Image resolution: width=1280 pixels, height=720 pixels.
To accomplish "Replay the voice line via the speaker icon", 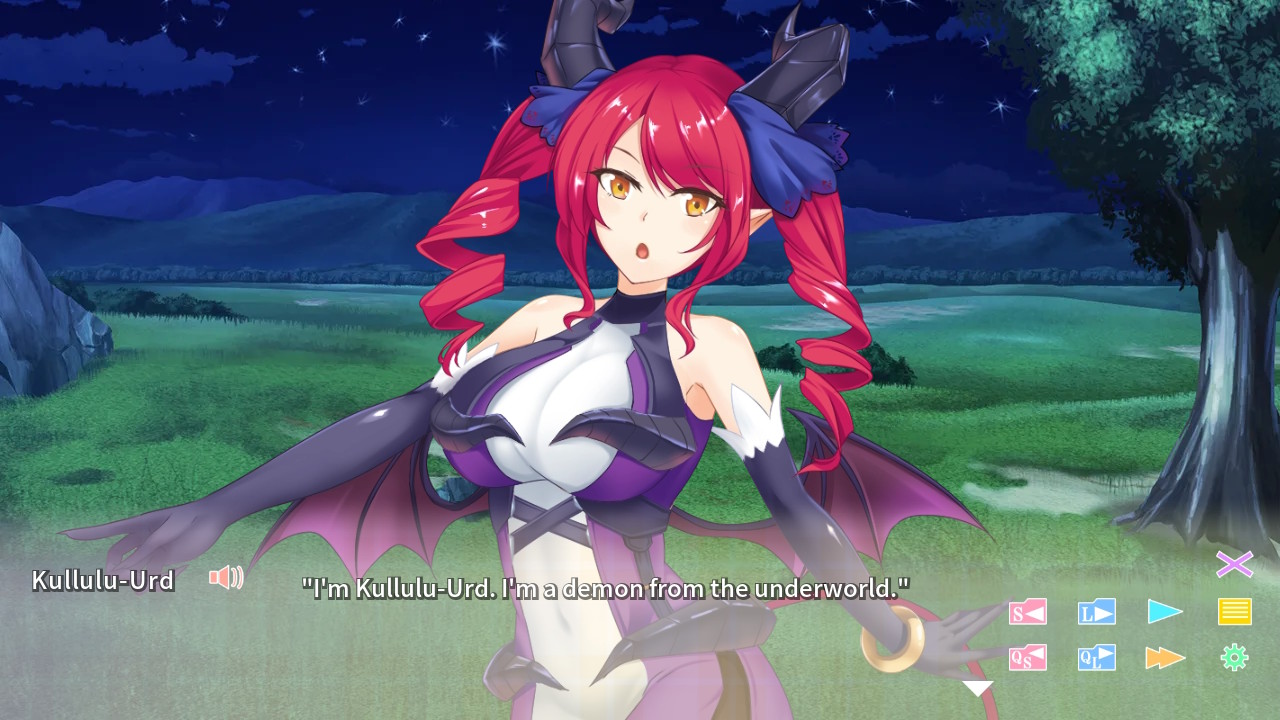I will [228, 576].
